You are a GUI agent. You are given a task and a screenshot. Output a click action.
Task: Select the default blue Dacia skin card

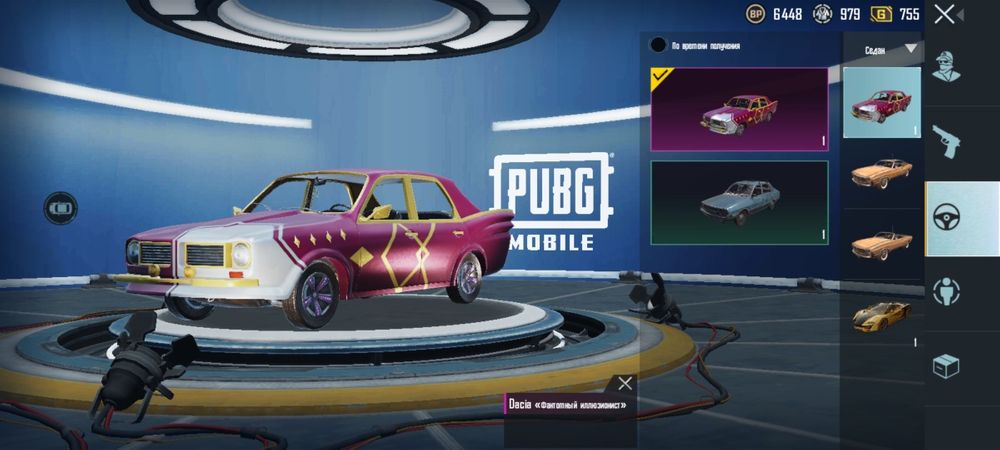point(739,202)
